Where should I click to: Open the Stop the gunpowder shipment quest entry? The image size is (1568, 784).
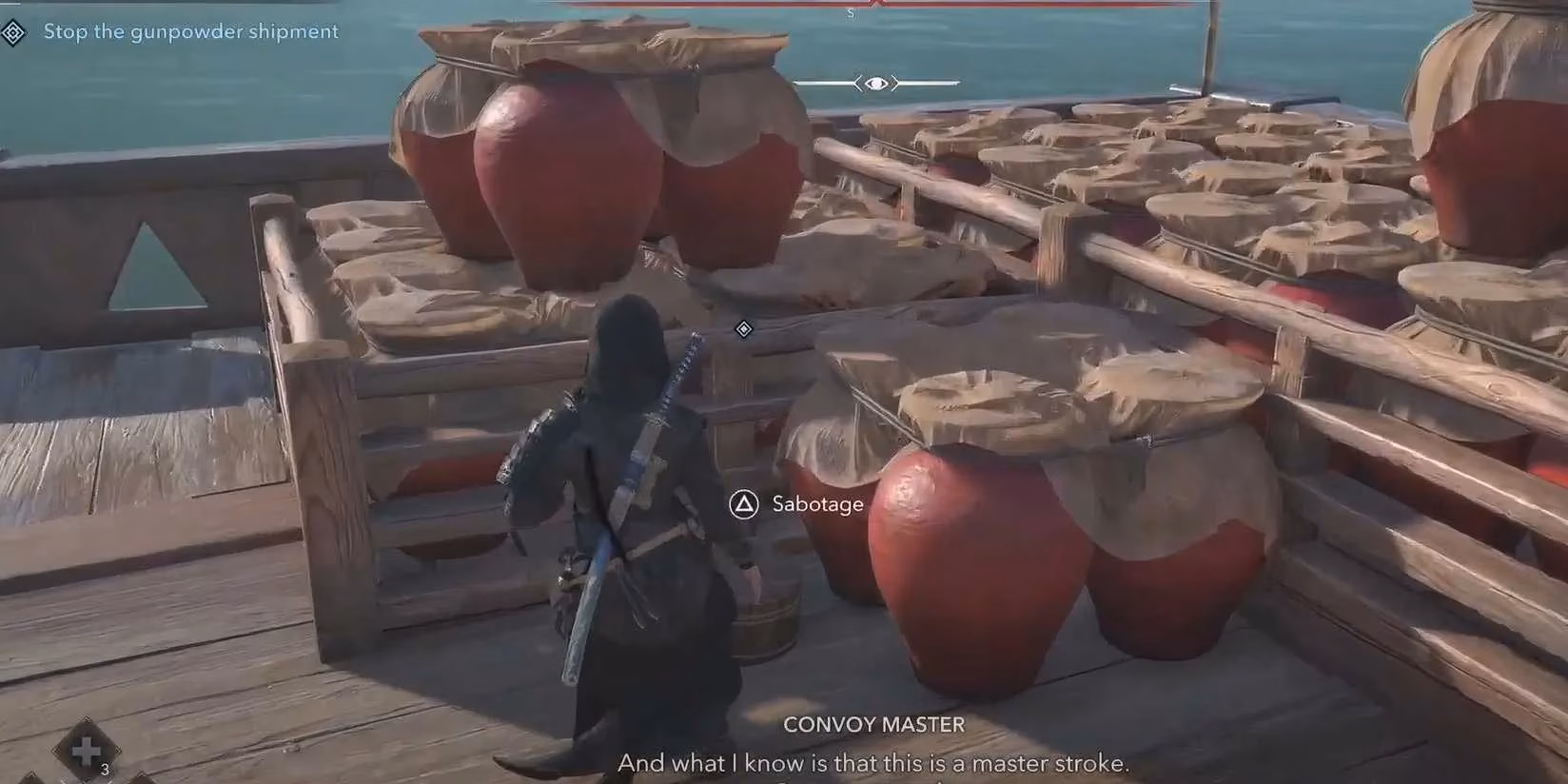(x=190, y=31)
